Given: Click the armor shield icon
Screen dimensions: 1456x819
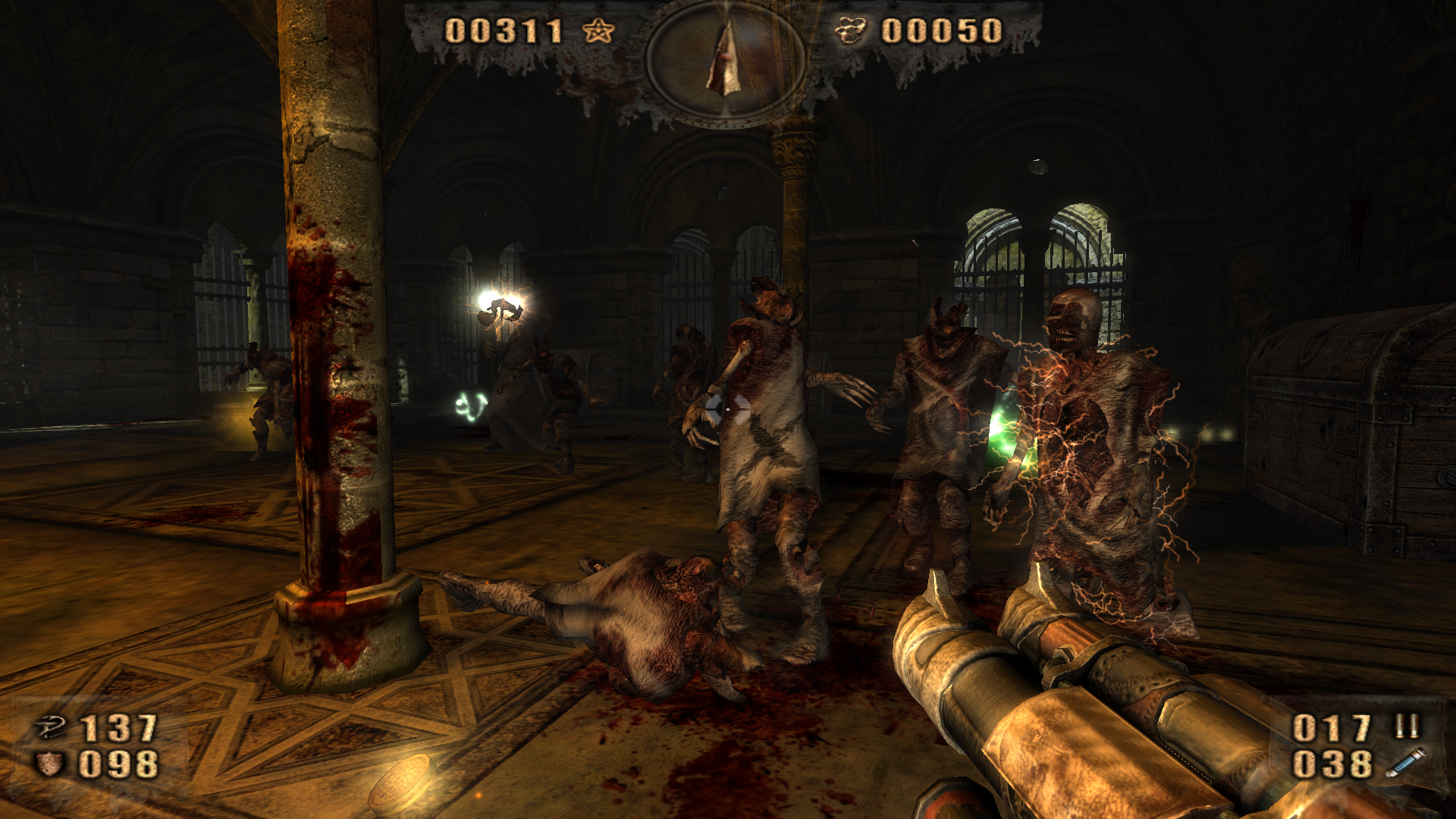Looking at the screenshot, I should tap(50, 764).
